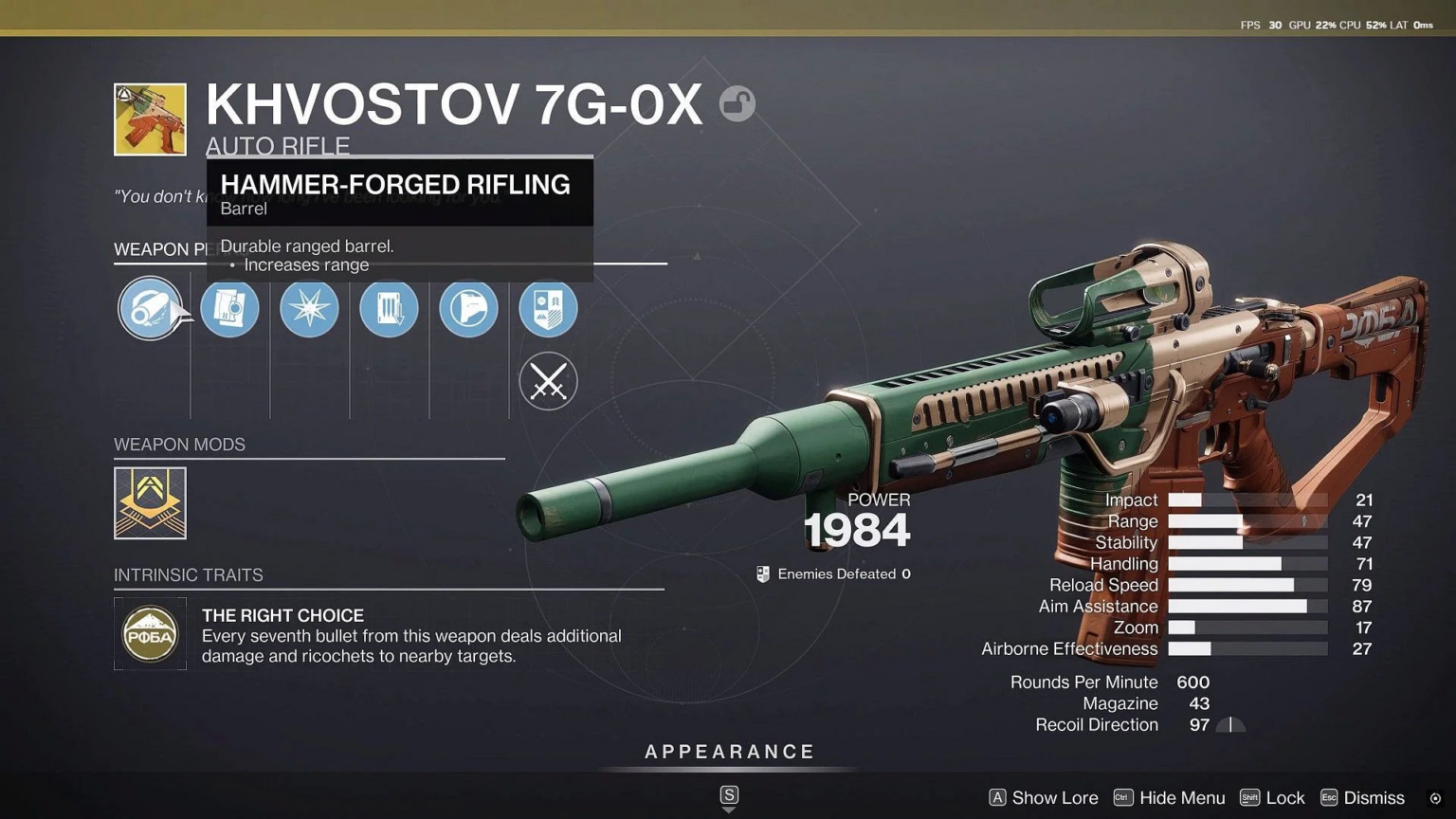Inspect the star-shaped trait perk icon

click(310, 308)
